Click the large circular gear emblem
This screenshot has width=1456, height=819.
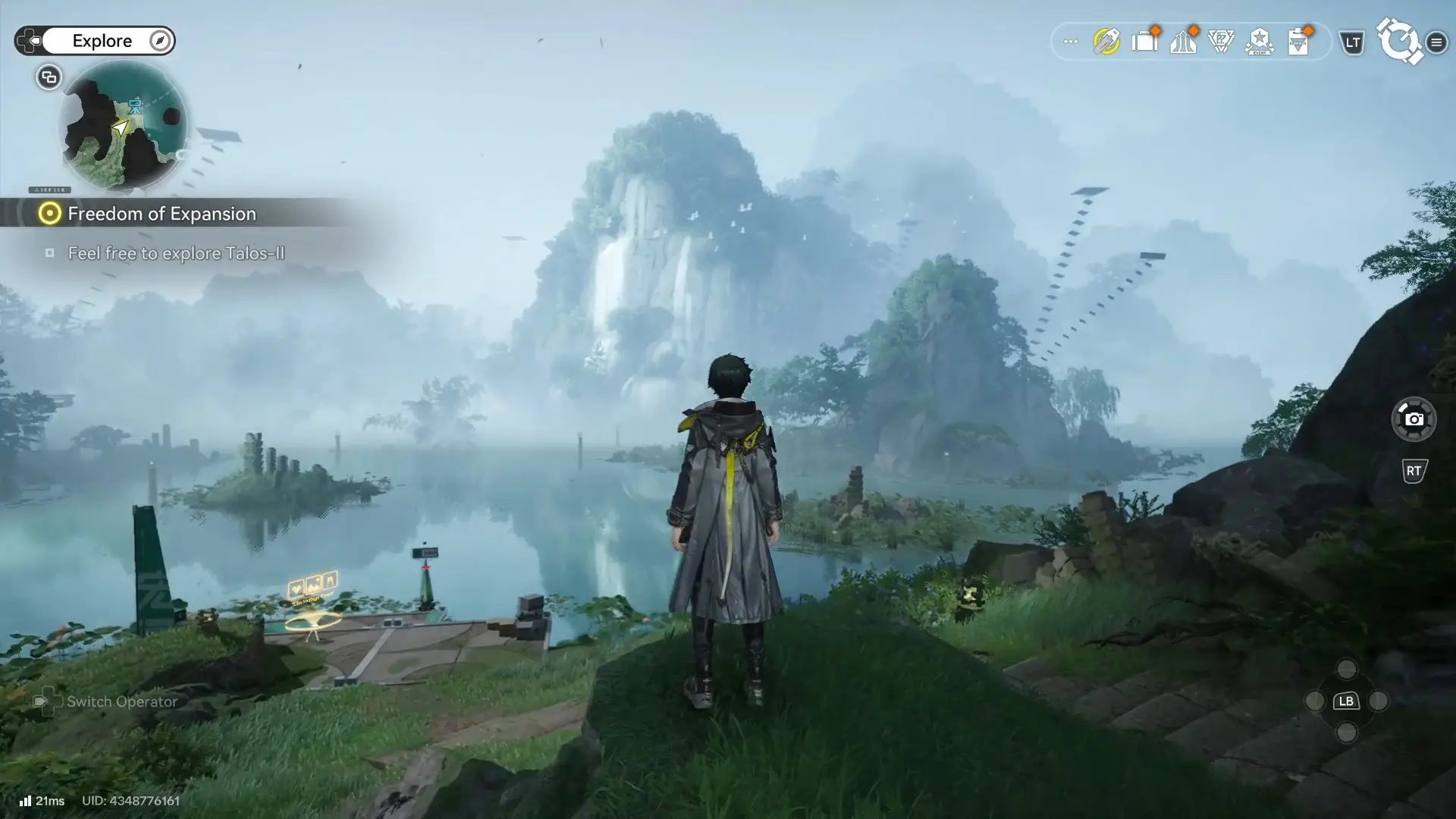[1399, 41]
